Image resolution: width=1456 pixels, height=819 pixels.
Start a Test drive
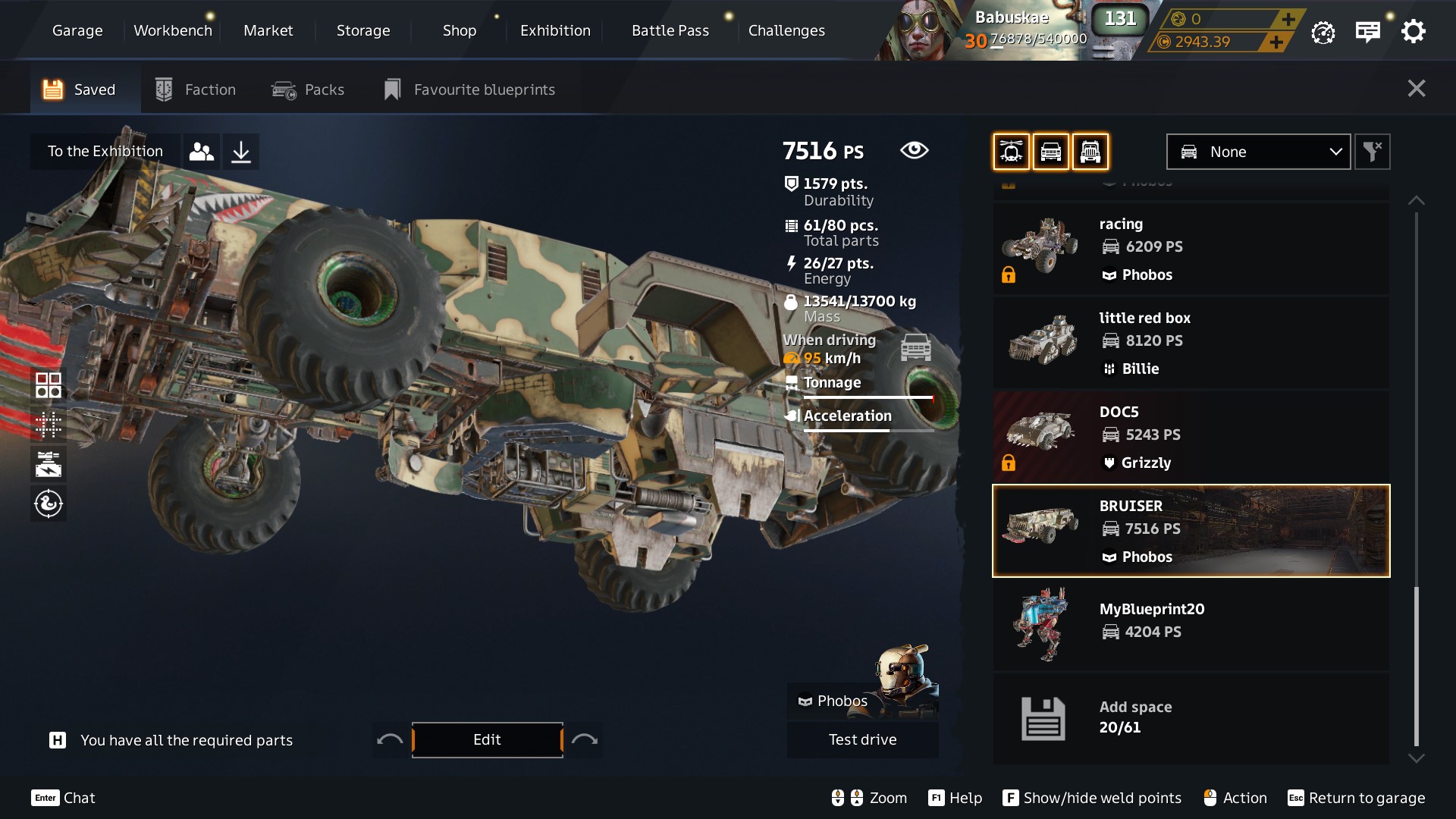coord(862,739)
